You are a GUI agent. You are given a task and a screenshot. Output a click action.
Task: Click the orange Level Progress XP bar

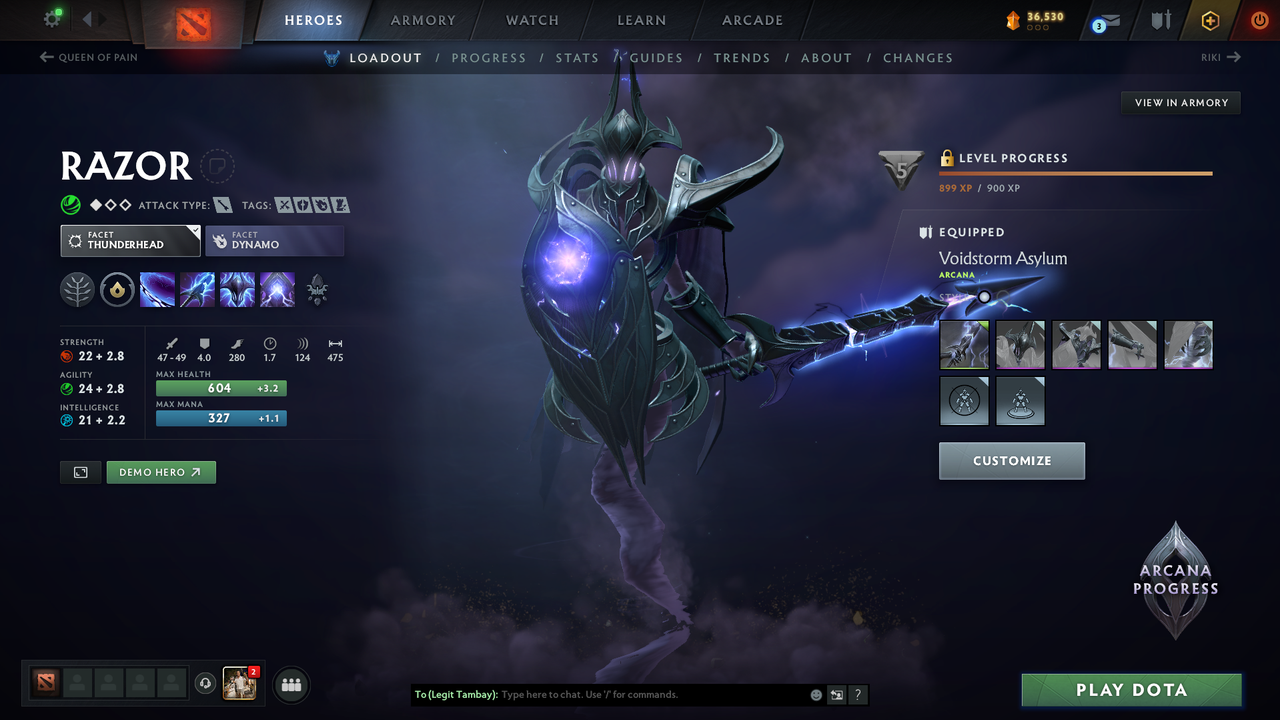pos(1075,172)
